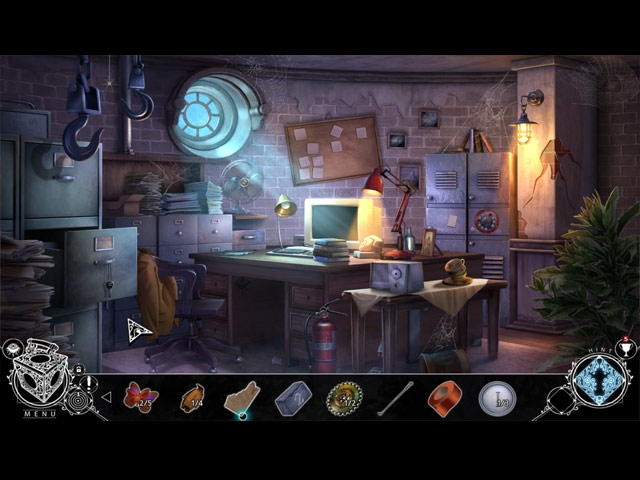Select the brown leather item slot
This screenshot has width=640, height=480.
tap(191, 398)
